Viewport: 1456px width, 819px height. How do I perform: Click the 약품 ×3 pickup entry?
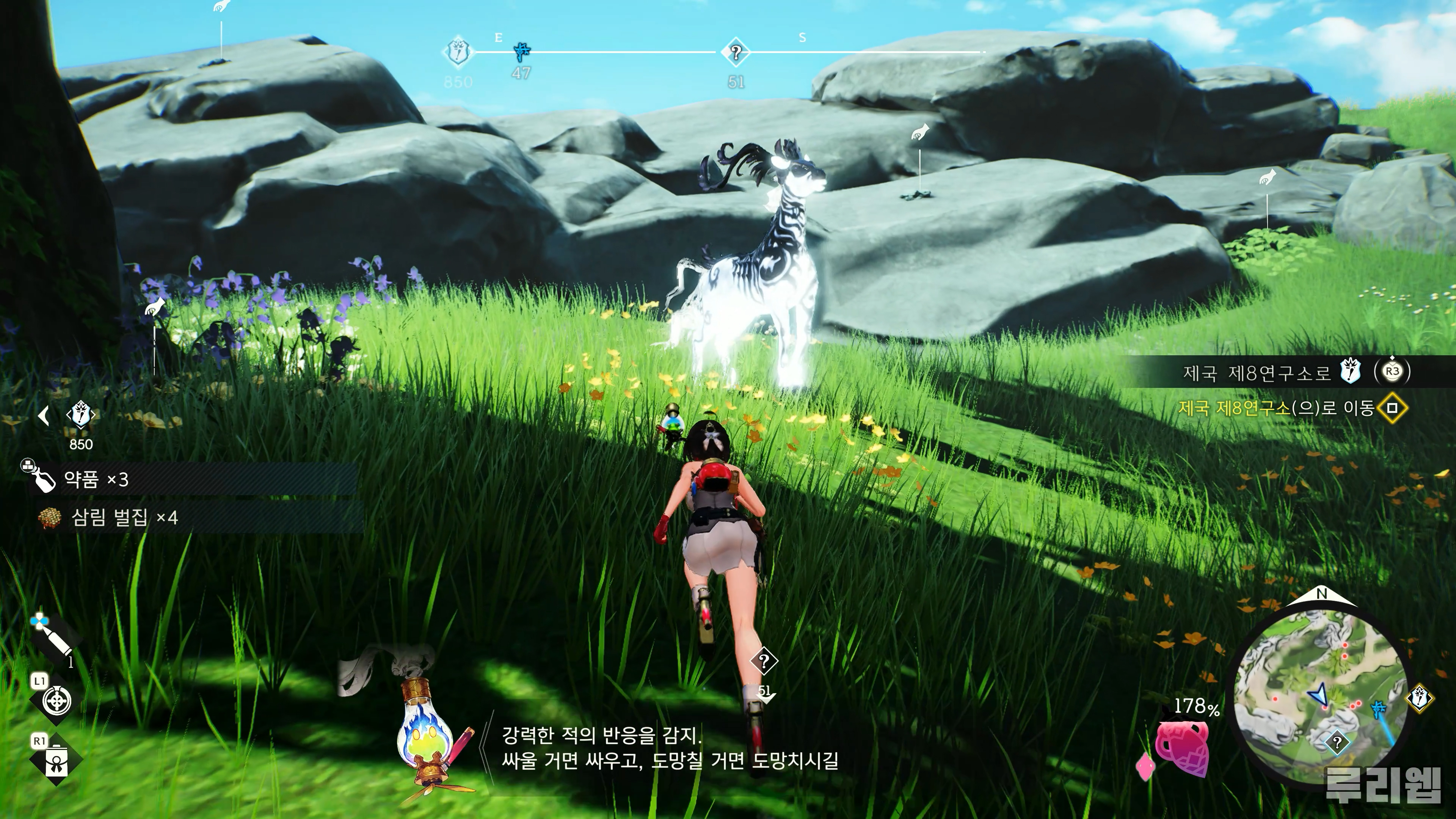pyautogui.click(x=96, y=480)
